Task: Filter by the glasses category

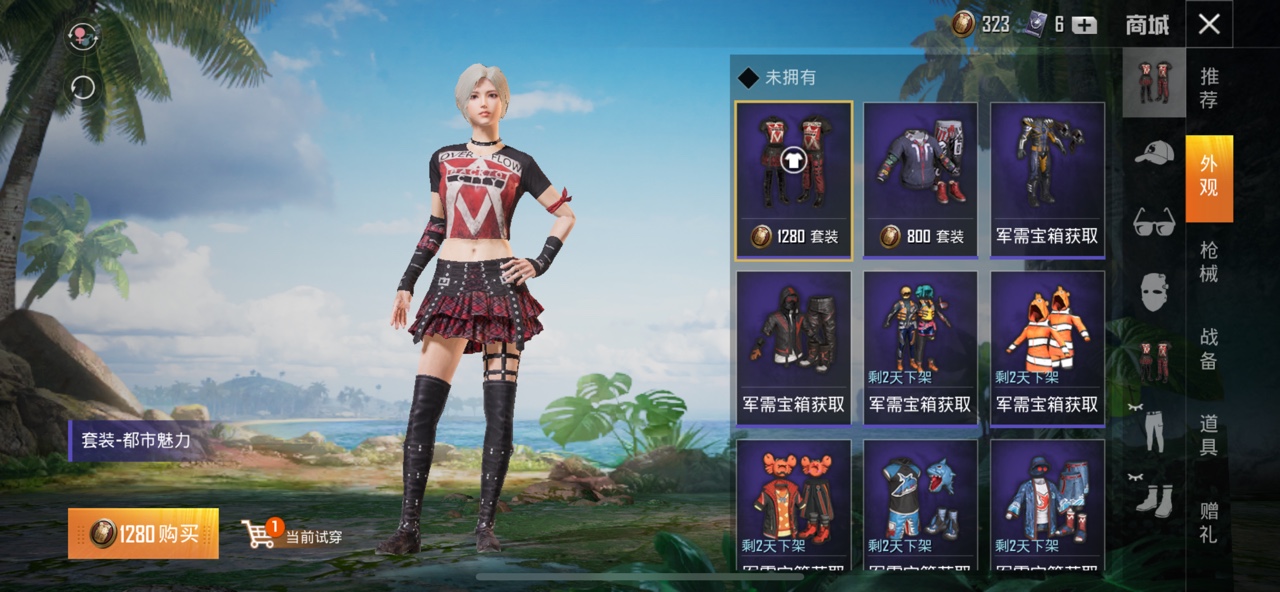Action: pyautogui.click(x=1154, y=222)
